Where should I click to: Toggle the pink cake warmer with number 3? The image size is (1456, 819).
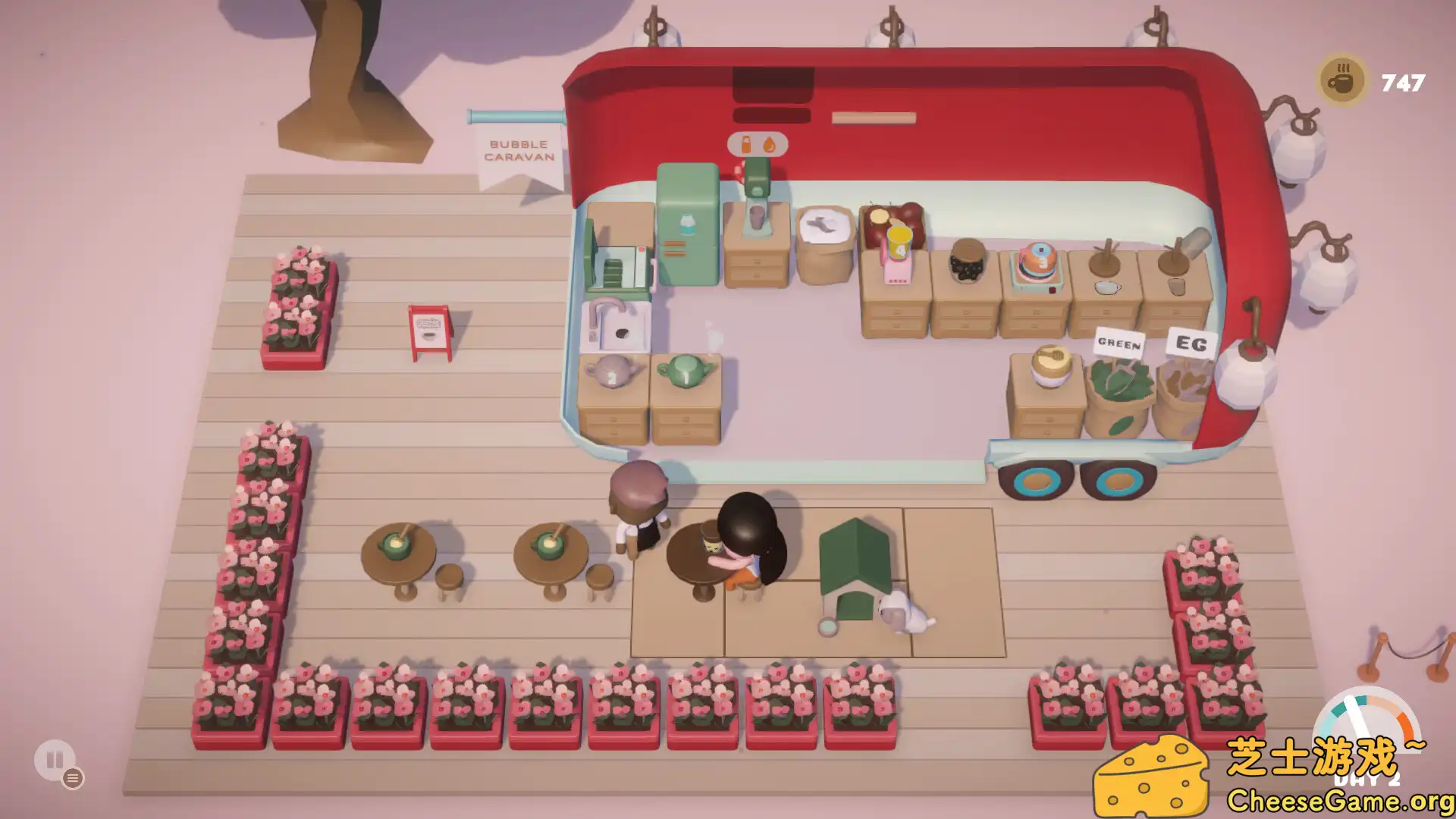[x=1037, y=259]
